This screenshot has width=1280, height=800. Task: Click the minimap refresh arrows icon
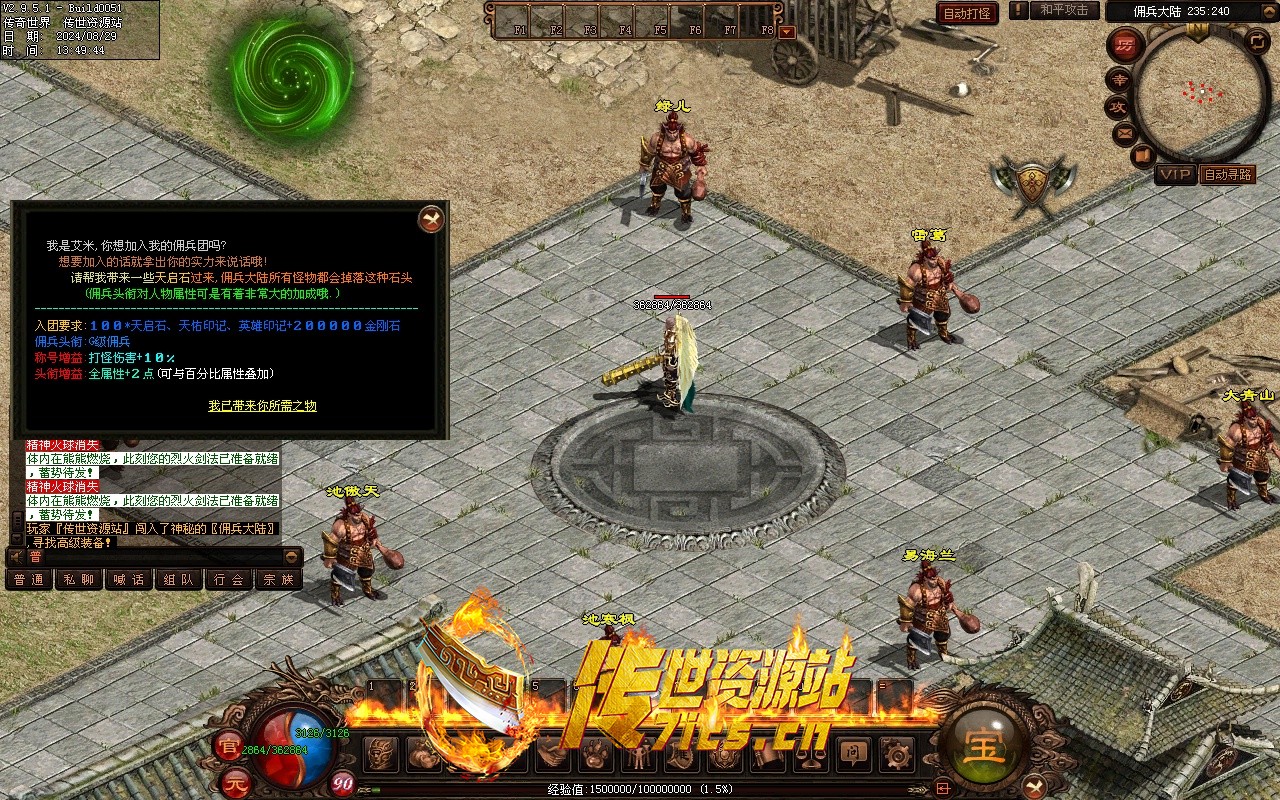click(1258, 41)
